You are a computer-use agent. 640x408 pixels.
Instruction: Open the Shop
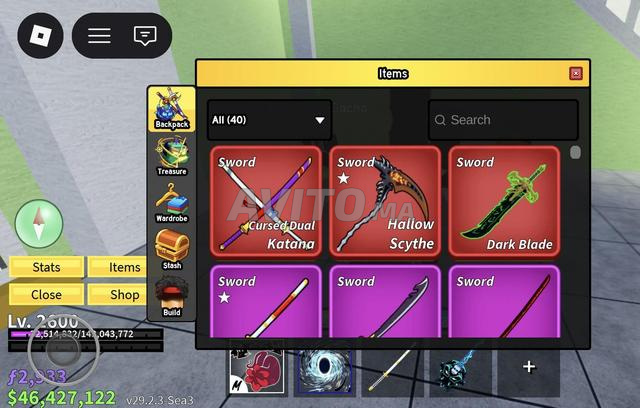pos(125,295)
